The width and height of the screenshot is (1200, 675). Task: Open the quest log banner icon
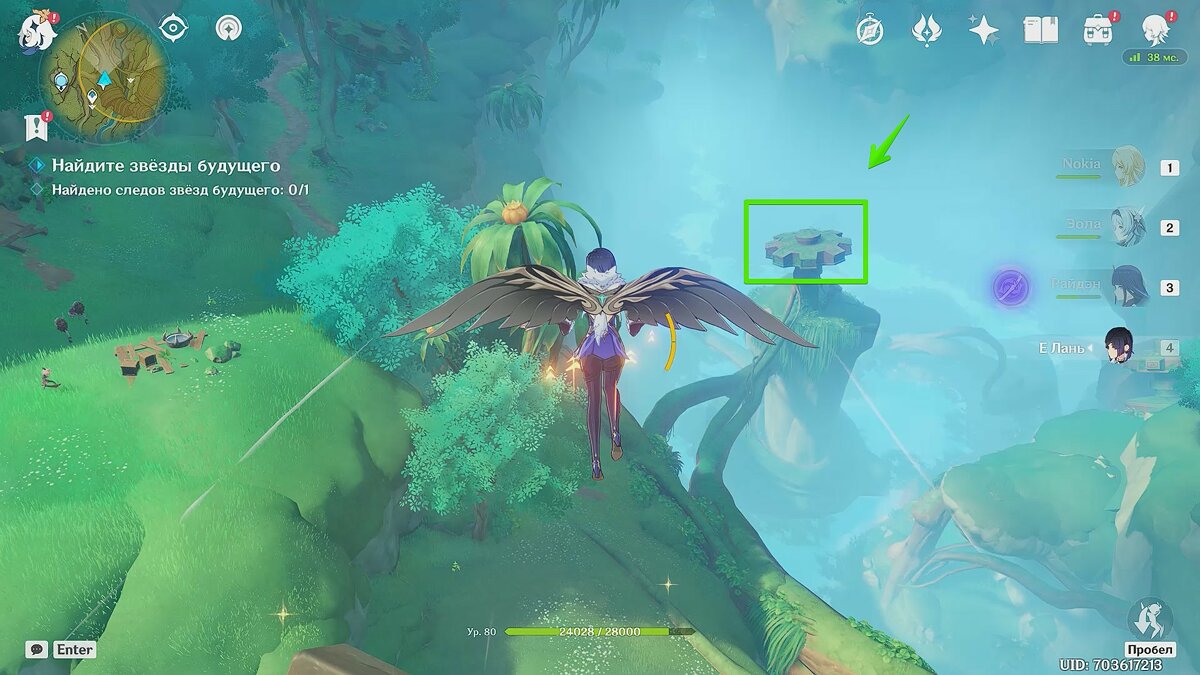(37, 127)
